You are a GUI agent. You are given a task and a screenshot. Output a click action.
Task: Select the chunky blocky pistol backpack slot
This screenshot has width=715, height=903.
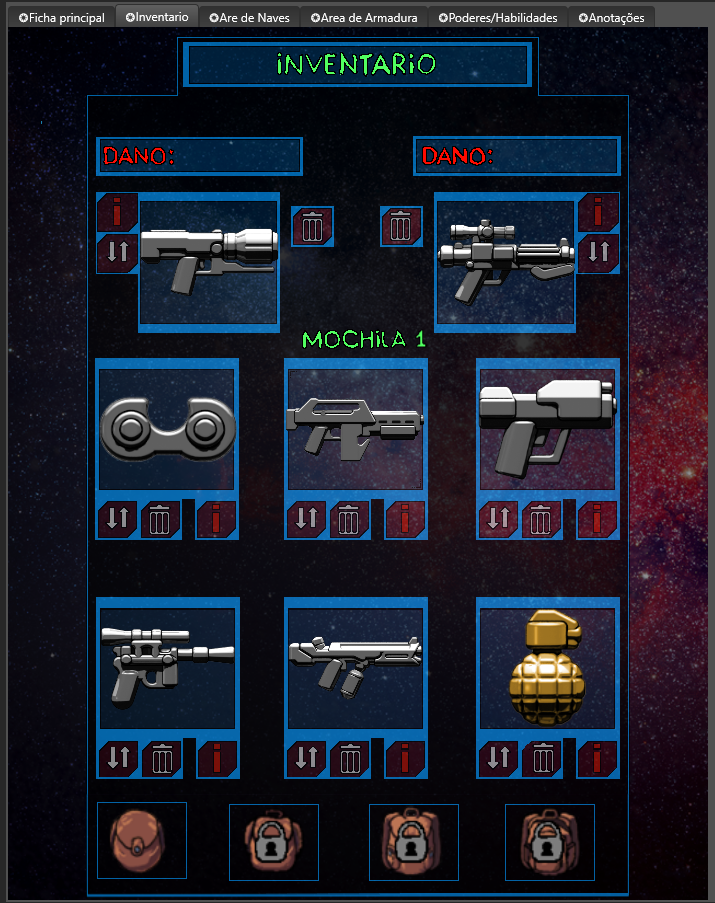[547, 430]
